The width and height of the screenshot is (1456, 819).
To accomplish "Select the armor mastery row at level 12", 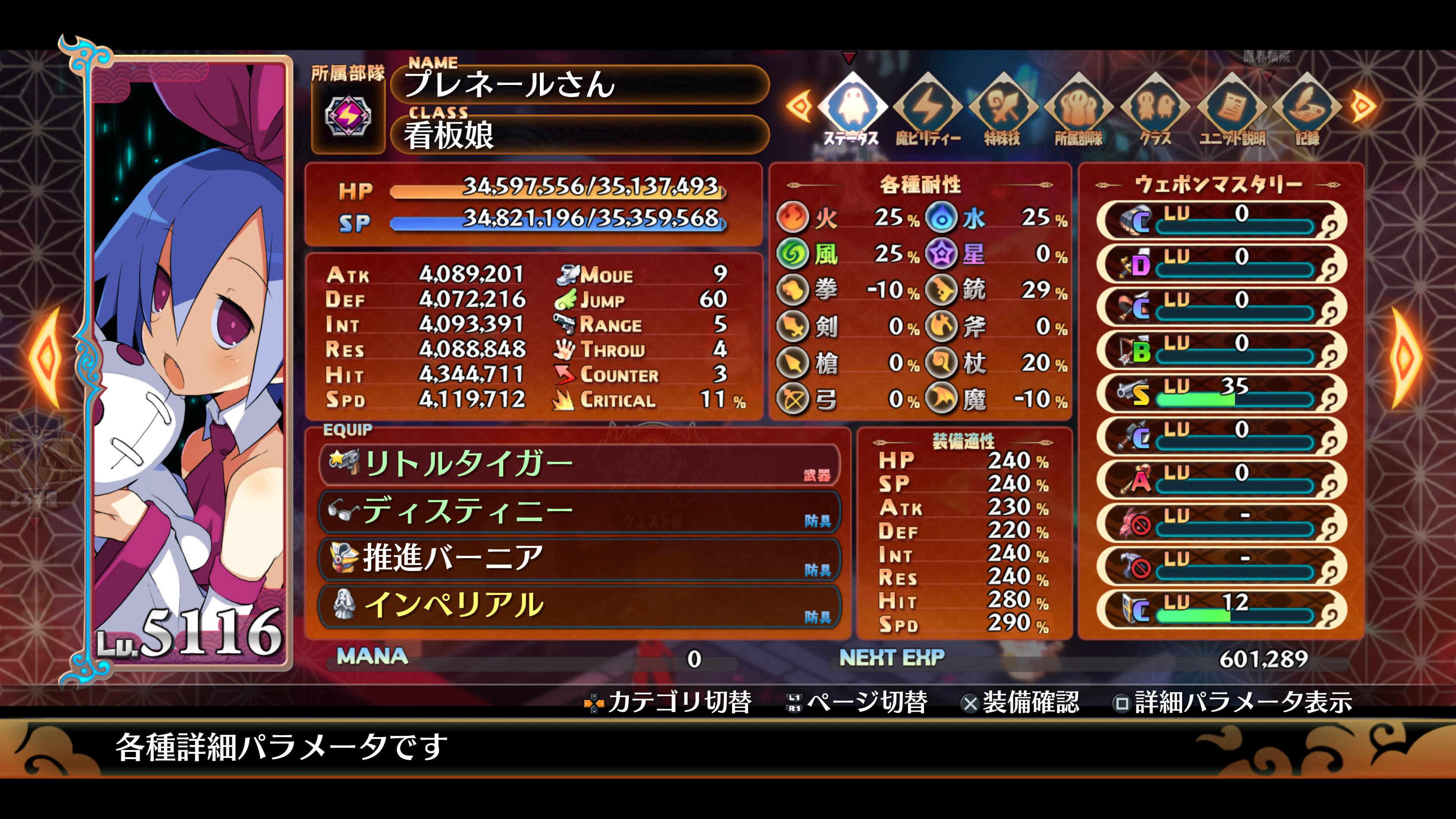I will pos(1221,609).
